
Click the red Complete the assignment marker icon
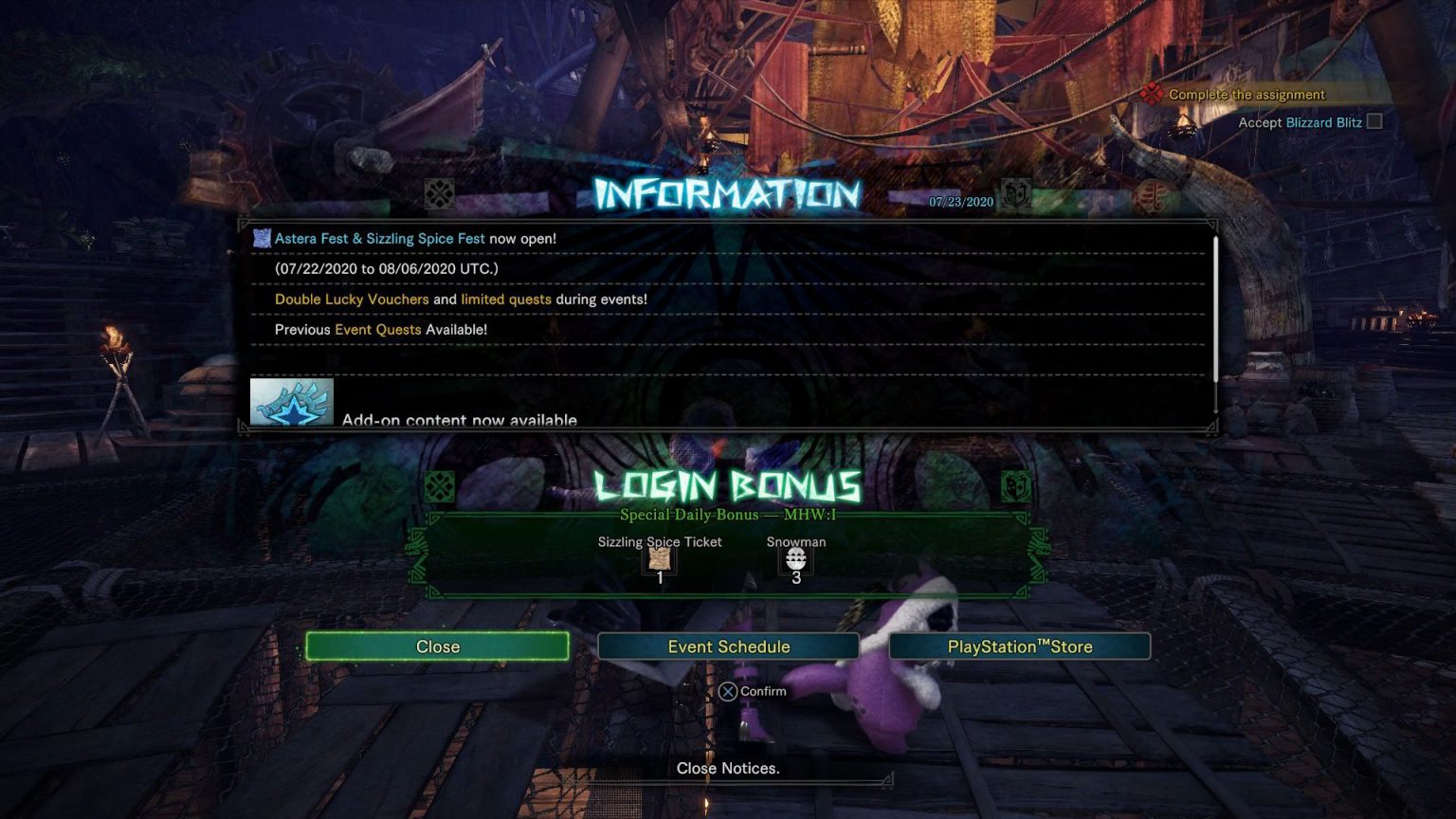tap(1153, 94)
